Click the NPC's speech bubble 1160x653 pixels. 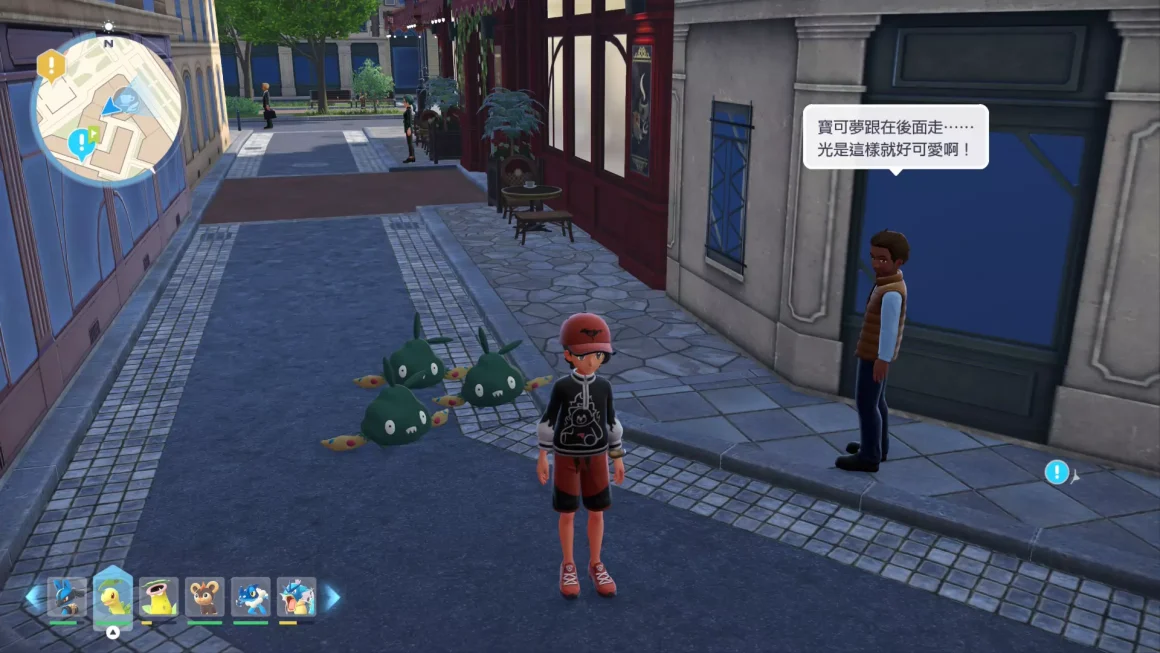point(895,137)
